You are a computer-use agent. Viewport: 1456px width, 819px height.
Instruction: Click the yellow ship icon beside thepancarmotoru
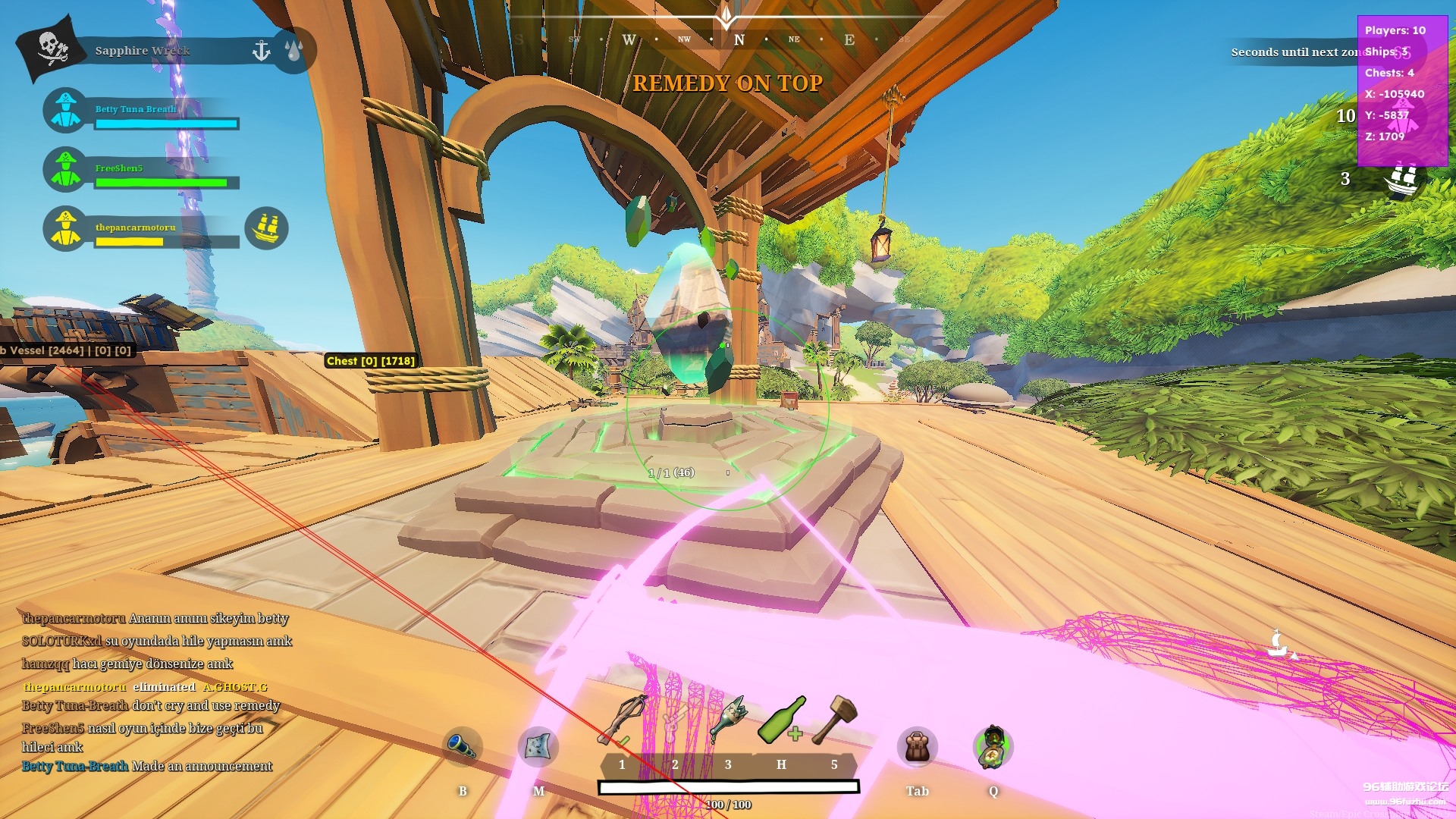coord(267,227)
